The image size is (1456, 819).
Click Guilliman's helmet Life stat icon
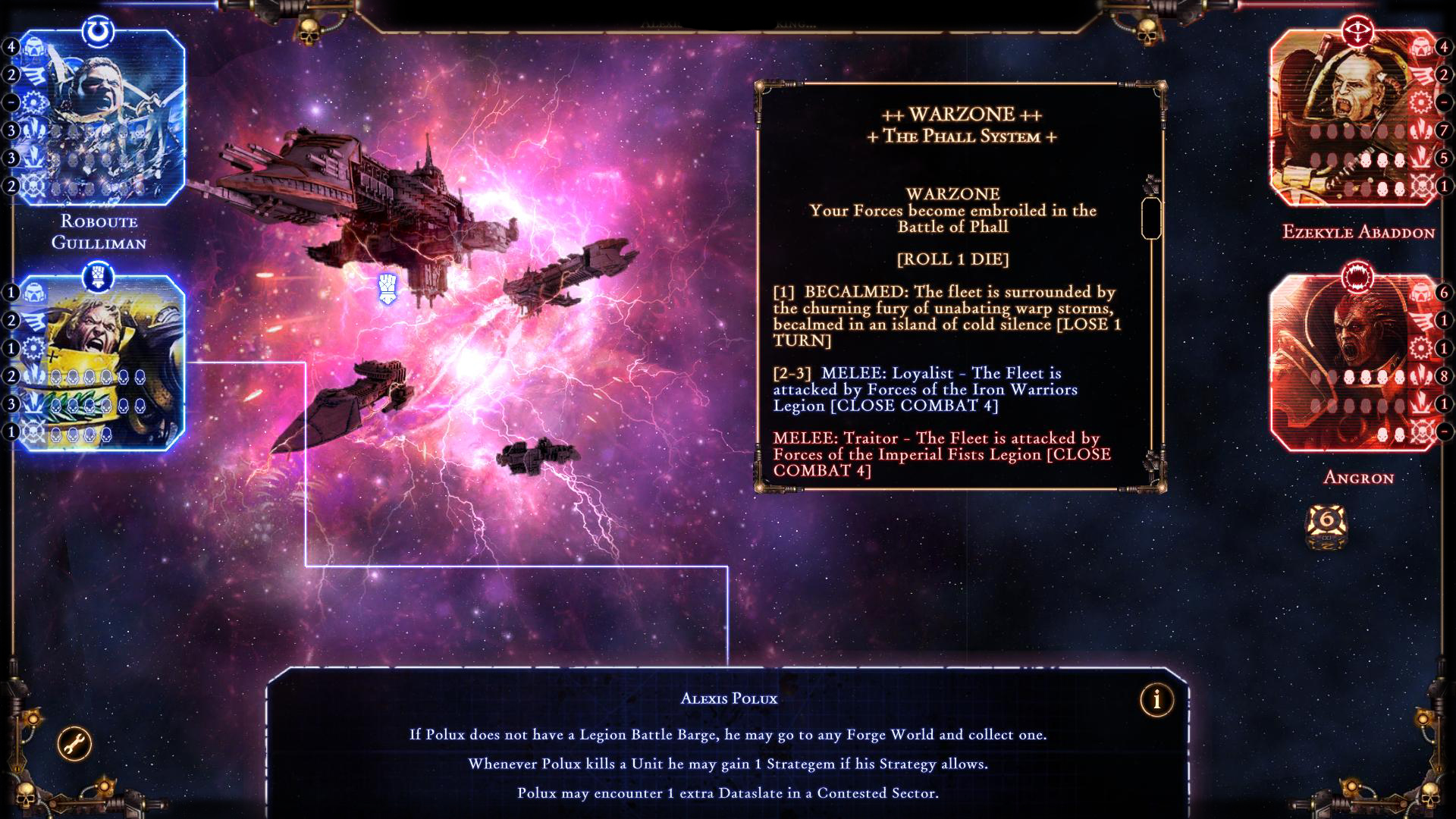[x=33, y=46]
